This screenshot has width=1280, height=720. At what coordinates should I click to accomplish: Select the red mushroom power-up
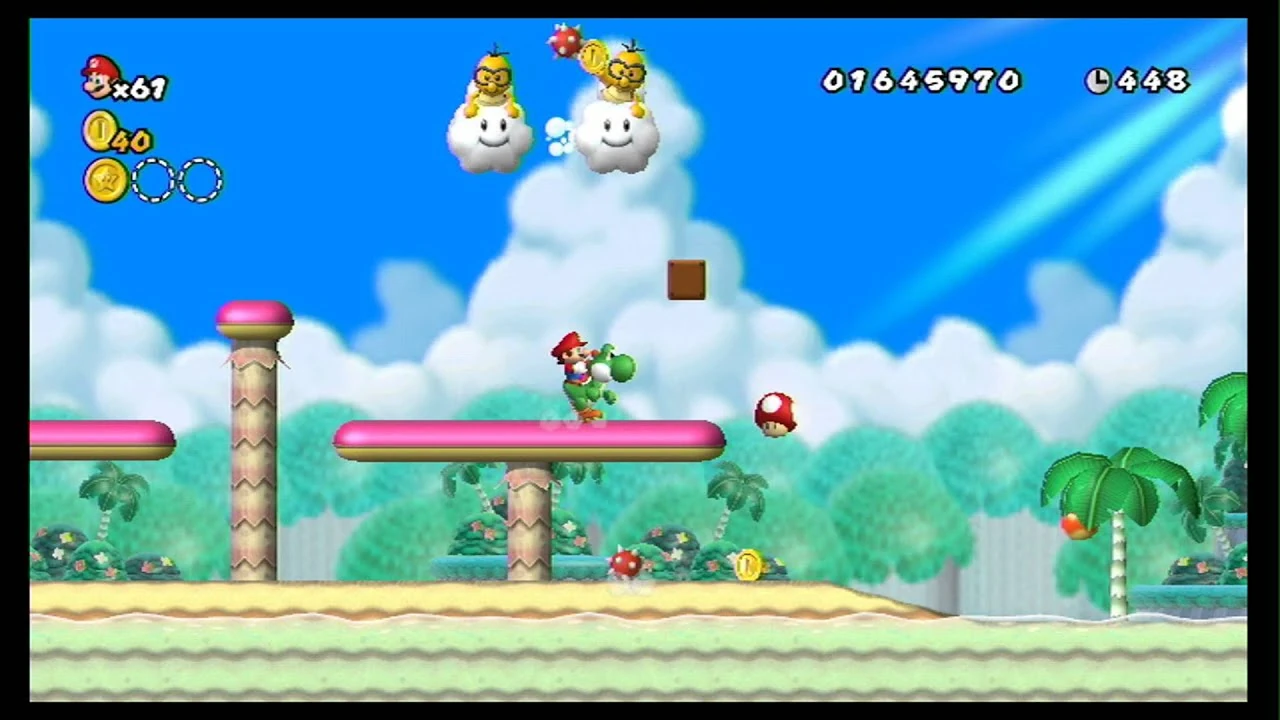point(775,415)
